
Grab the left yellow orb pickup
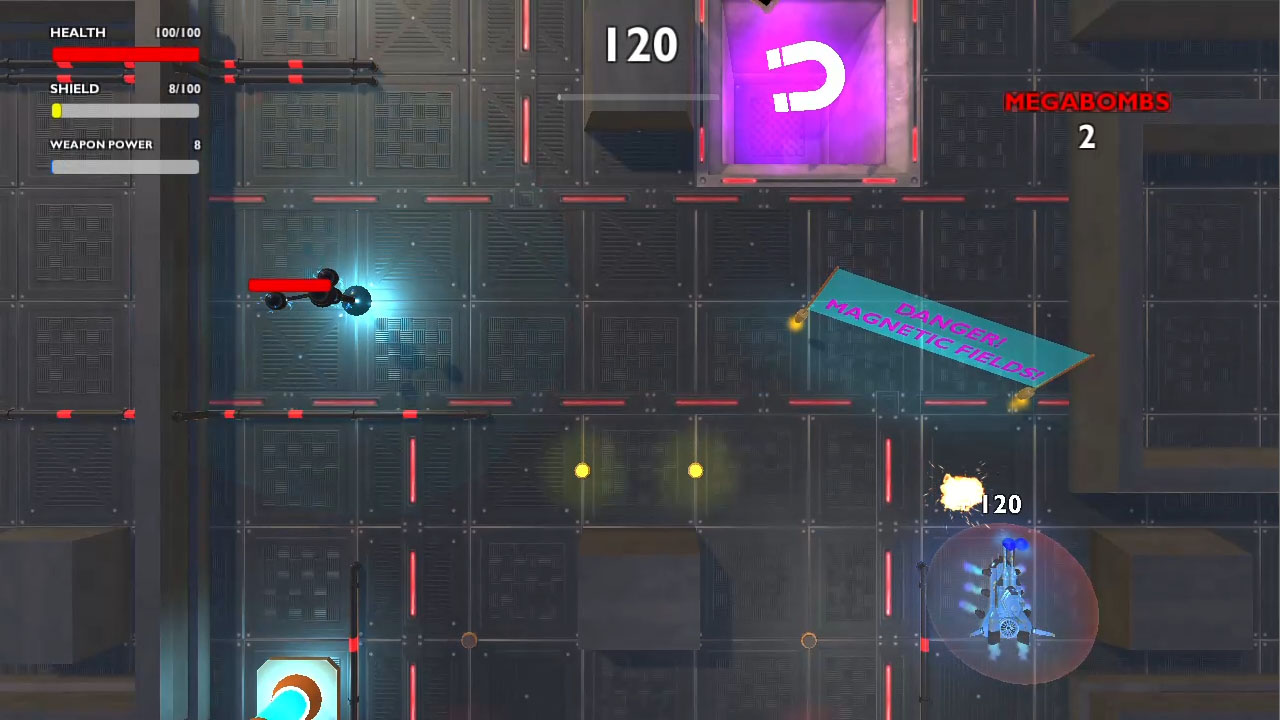pyautogui.click(x=581, y=468)
